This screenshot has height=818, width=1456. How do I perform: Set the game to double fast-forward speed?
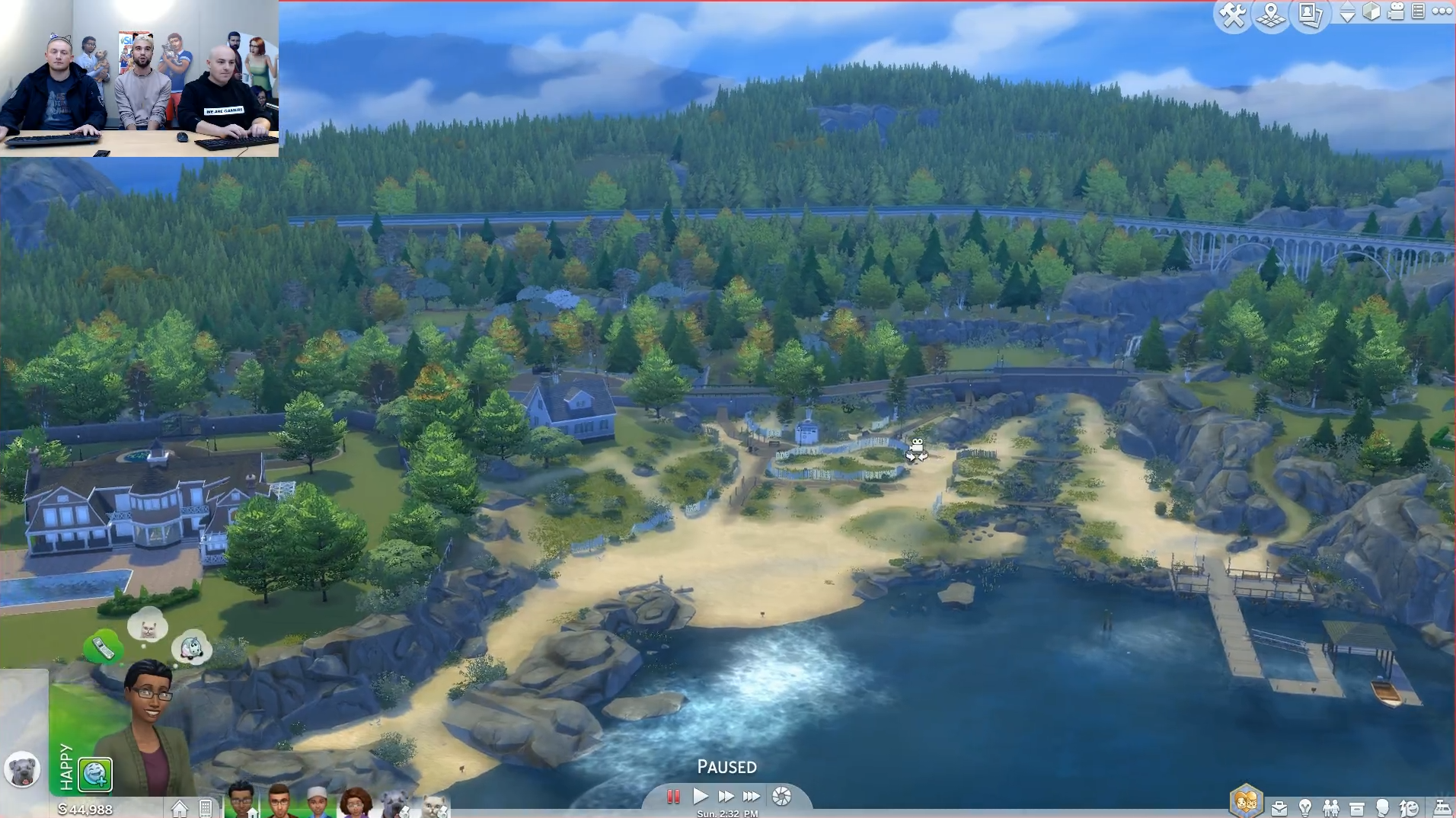726,797
